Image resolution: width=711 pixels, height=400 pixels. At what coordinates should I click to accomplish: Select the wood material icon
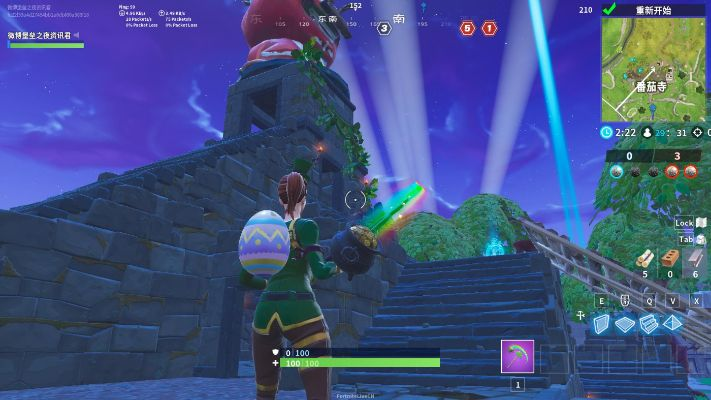click(644, 259)
